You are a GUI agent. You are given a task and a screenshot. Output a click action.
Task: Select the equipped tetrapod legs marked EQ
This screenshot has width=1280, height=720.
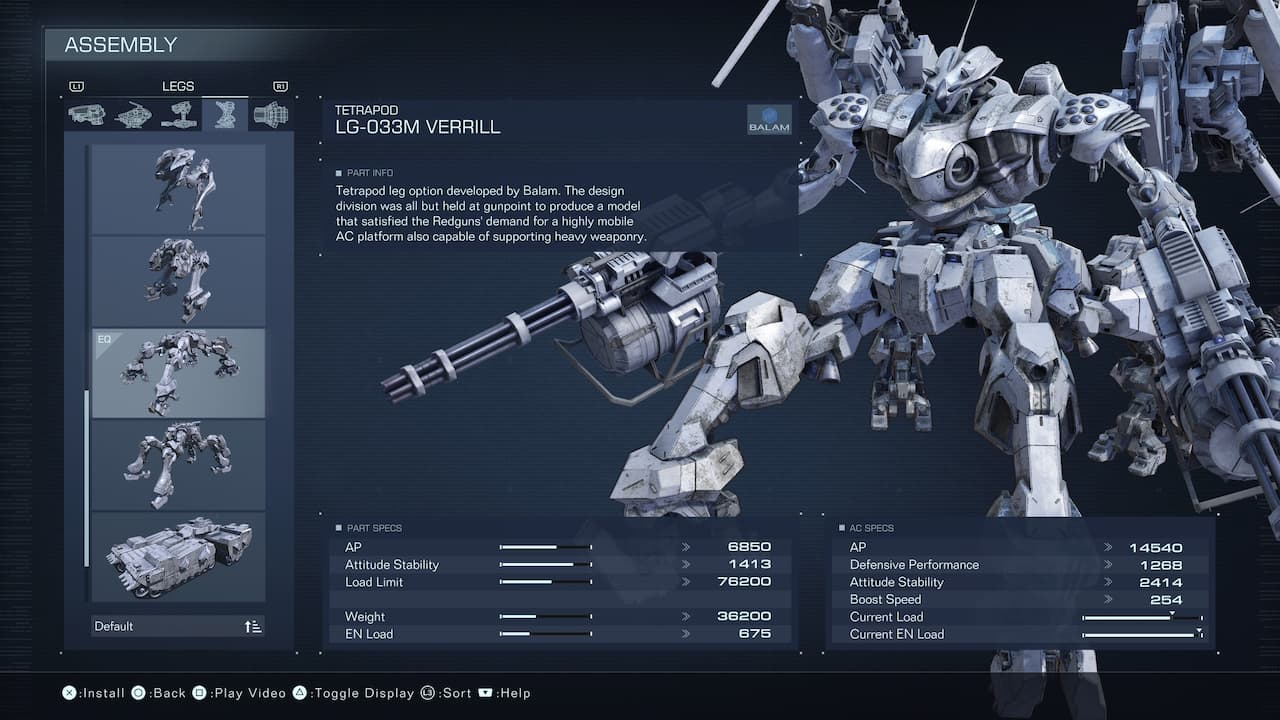pyautogui.click(x=179, y=372)
